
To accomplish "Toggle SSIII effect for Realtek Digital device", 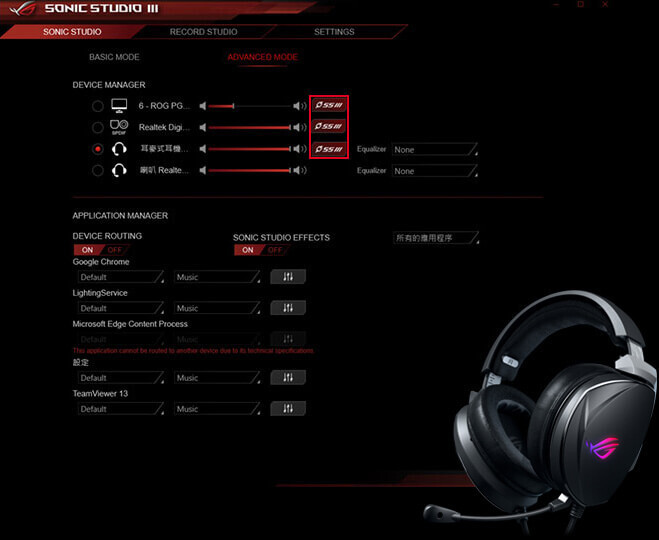I will 329,127.
